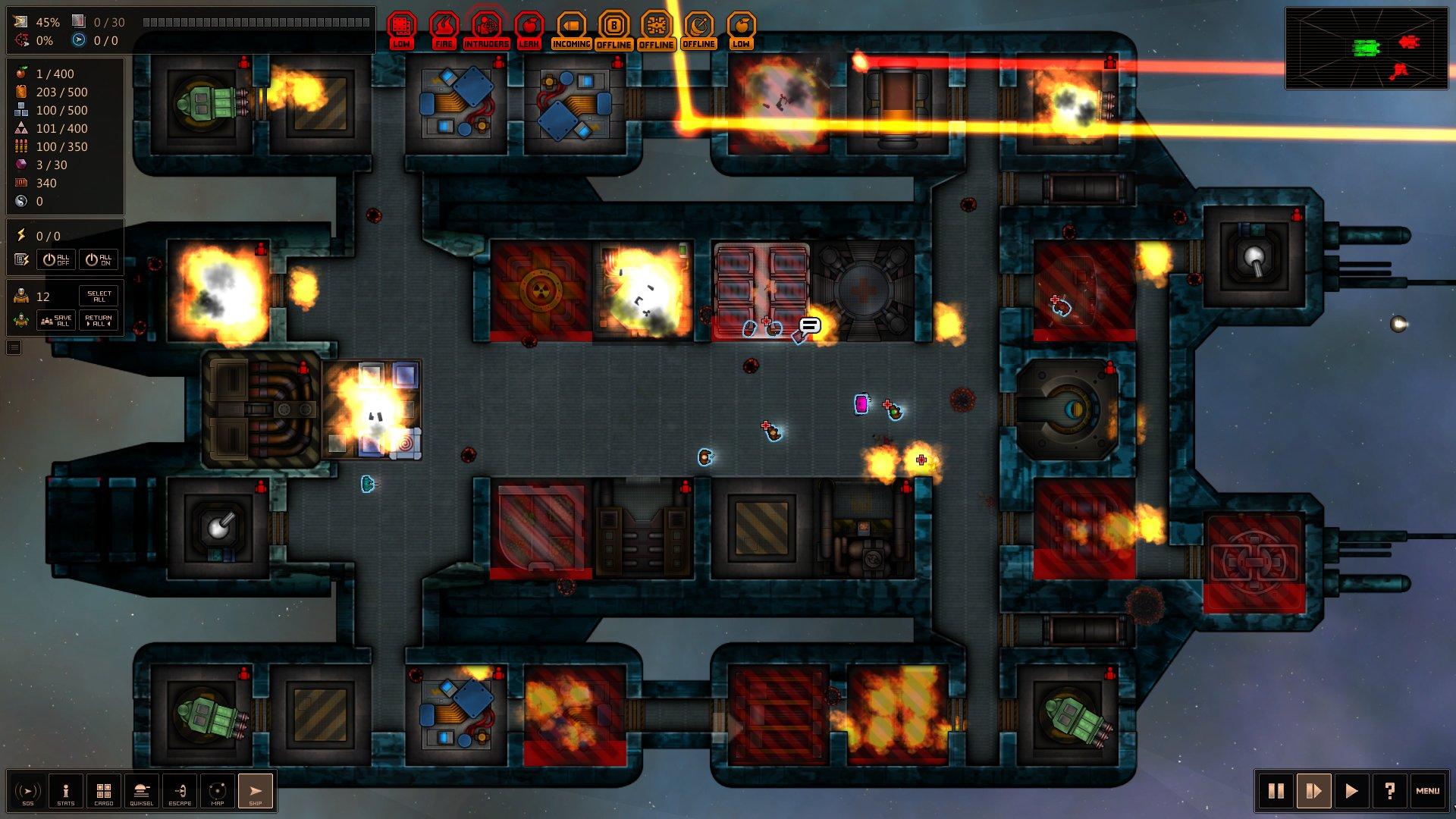Activate the Escape option
This screenshot has height=819, width=1456.
(x=180, y=792)
